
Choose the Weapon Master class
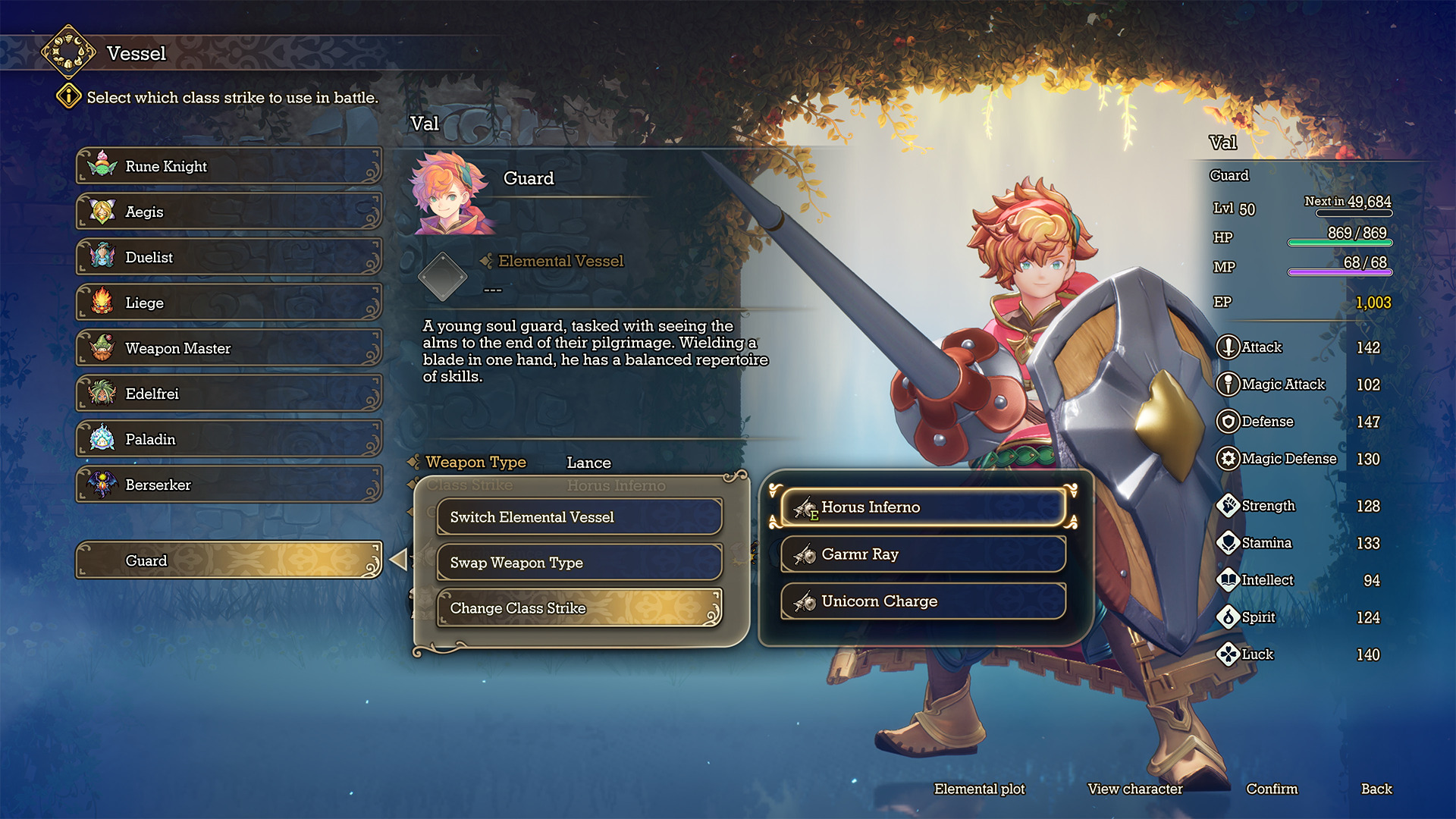coord(228,348)
